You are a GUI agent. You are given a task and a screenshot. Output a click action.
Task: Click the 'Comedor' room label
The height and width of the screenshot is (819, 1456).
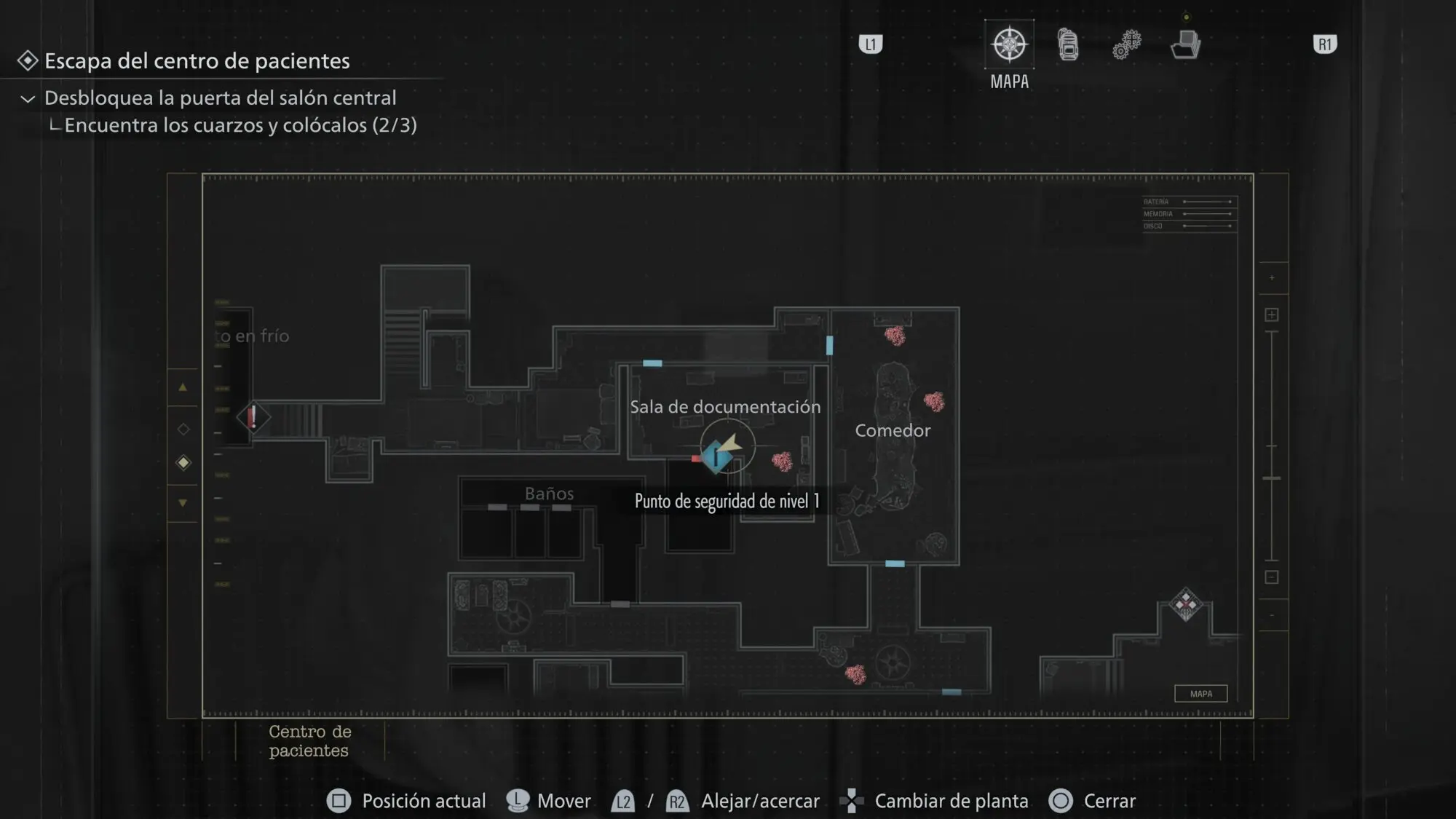pyautogui.click(x=893, y=430)
